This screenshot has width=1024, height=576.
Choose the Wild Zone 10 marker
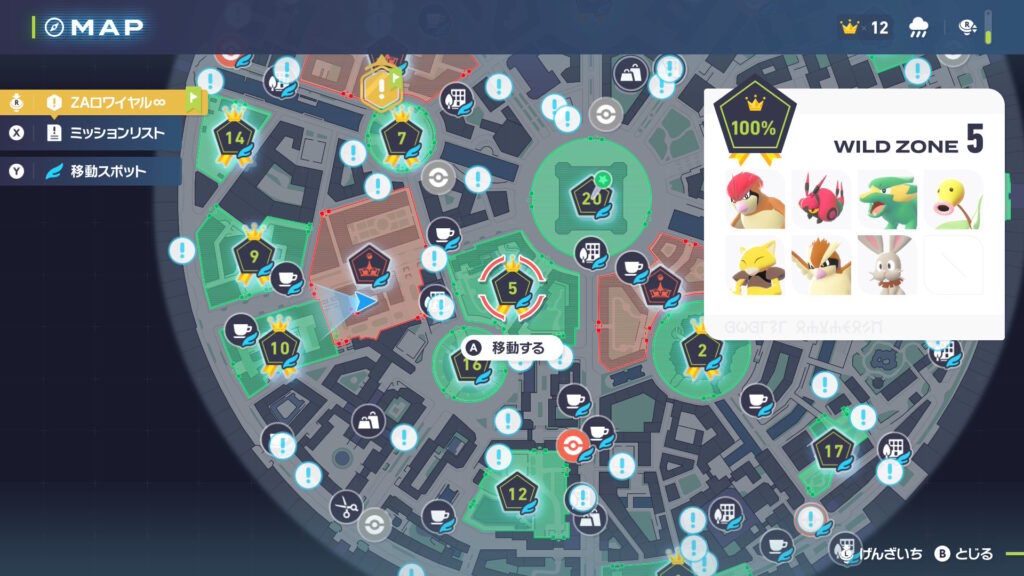[279, 349]
